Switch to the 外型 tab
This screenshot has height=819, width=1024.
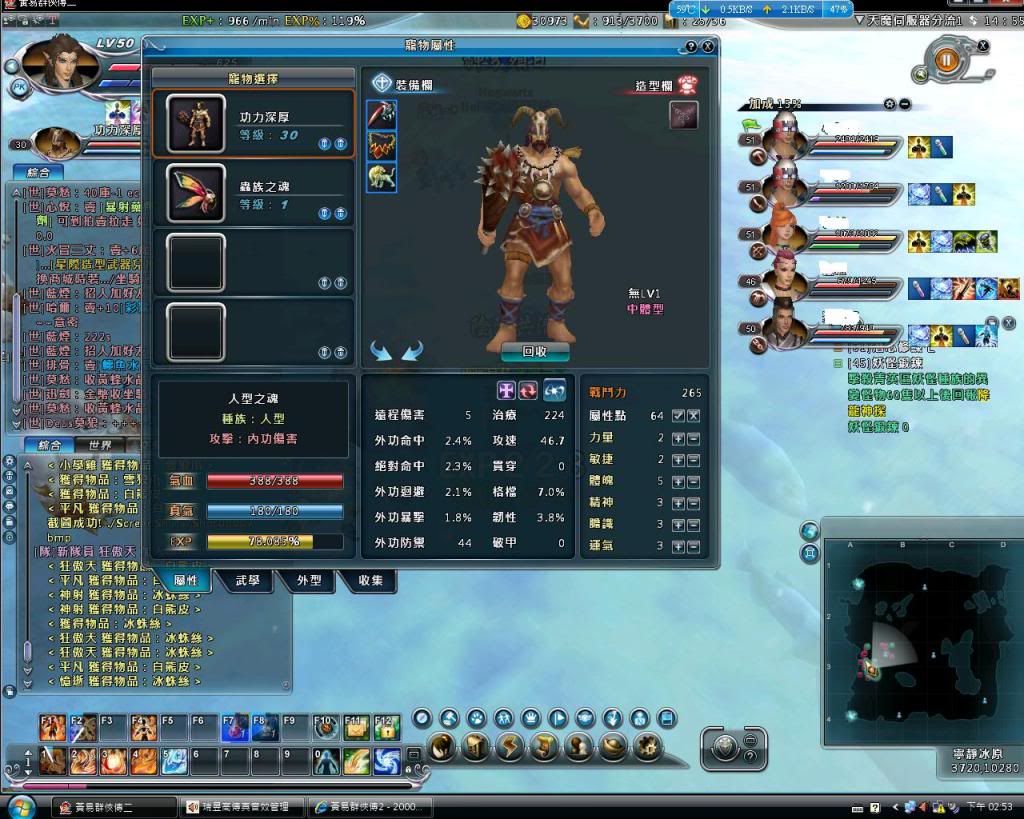click(x=309, y=580)
